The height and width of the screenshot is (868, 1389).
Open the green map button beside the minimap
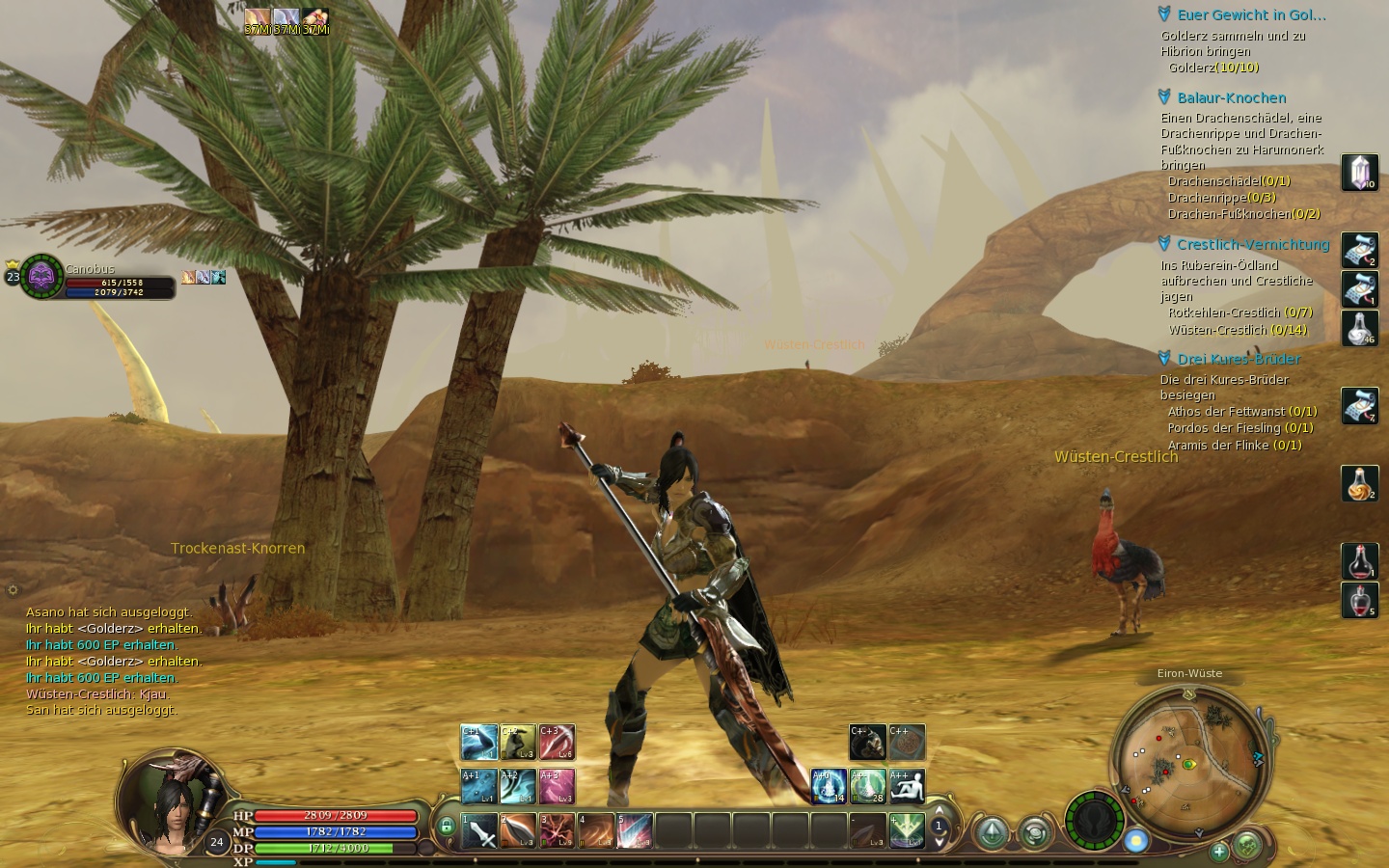click(1247, 847)
